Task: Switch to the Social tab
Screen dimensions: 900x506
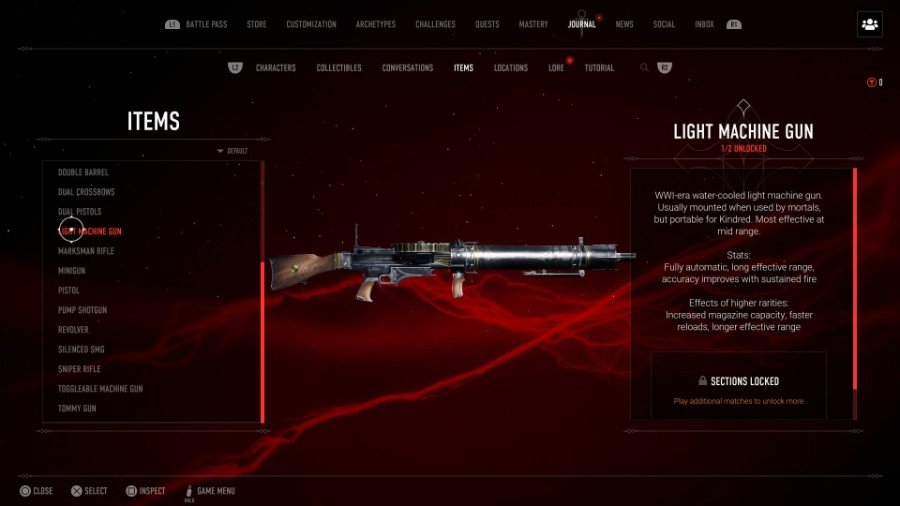Action: pos(664,24)
